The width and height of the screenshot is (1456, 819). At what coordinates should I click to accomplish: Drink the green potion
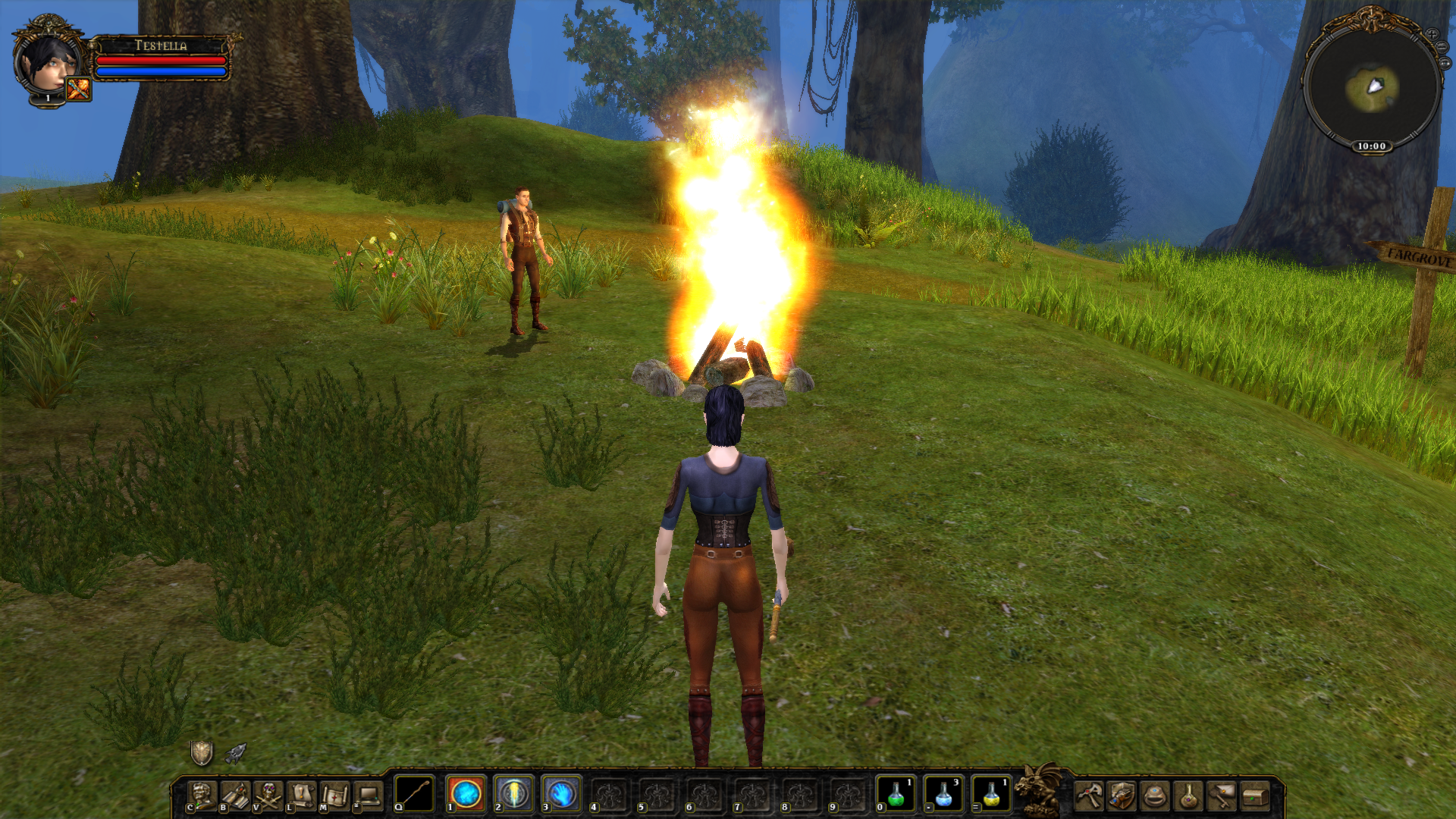pos(896,794)
